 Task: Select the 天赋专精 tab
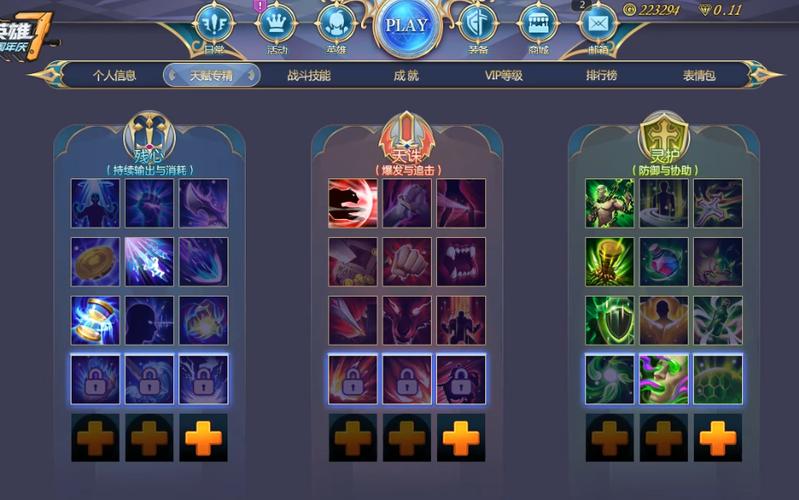211,75
